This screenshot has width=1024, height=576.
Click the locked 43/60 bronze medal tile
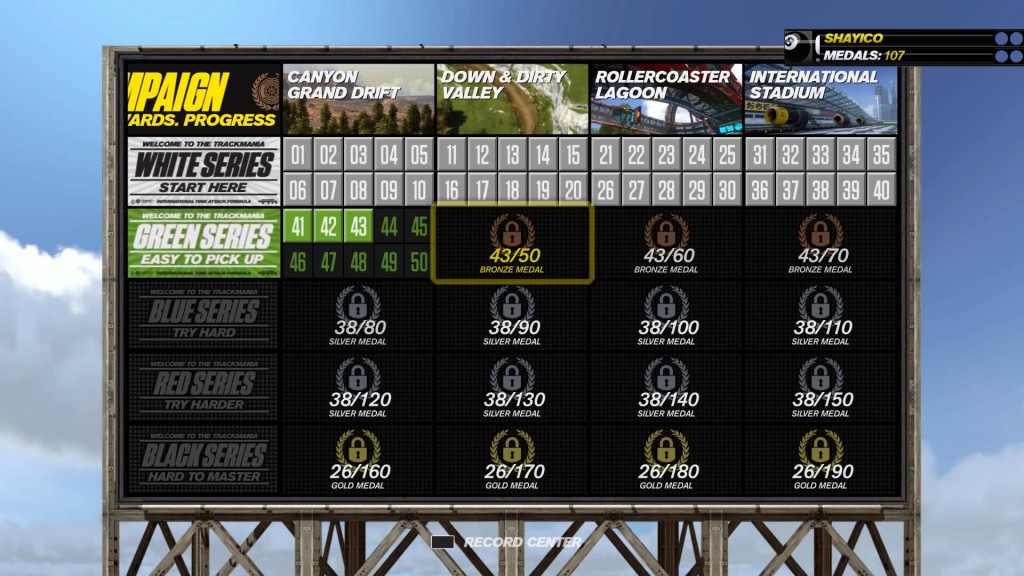(667, 243)
